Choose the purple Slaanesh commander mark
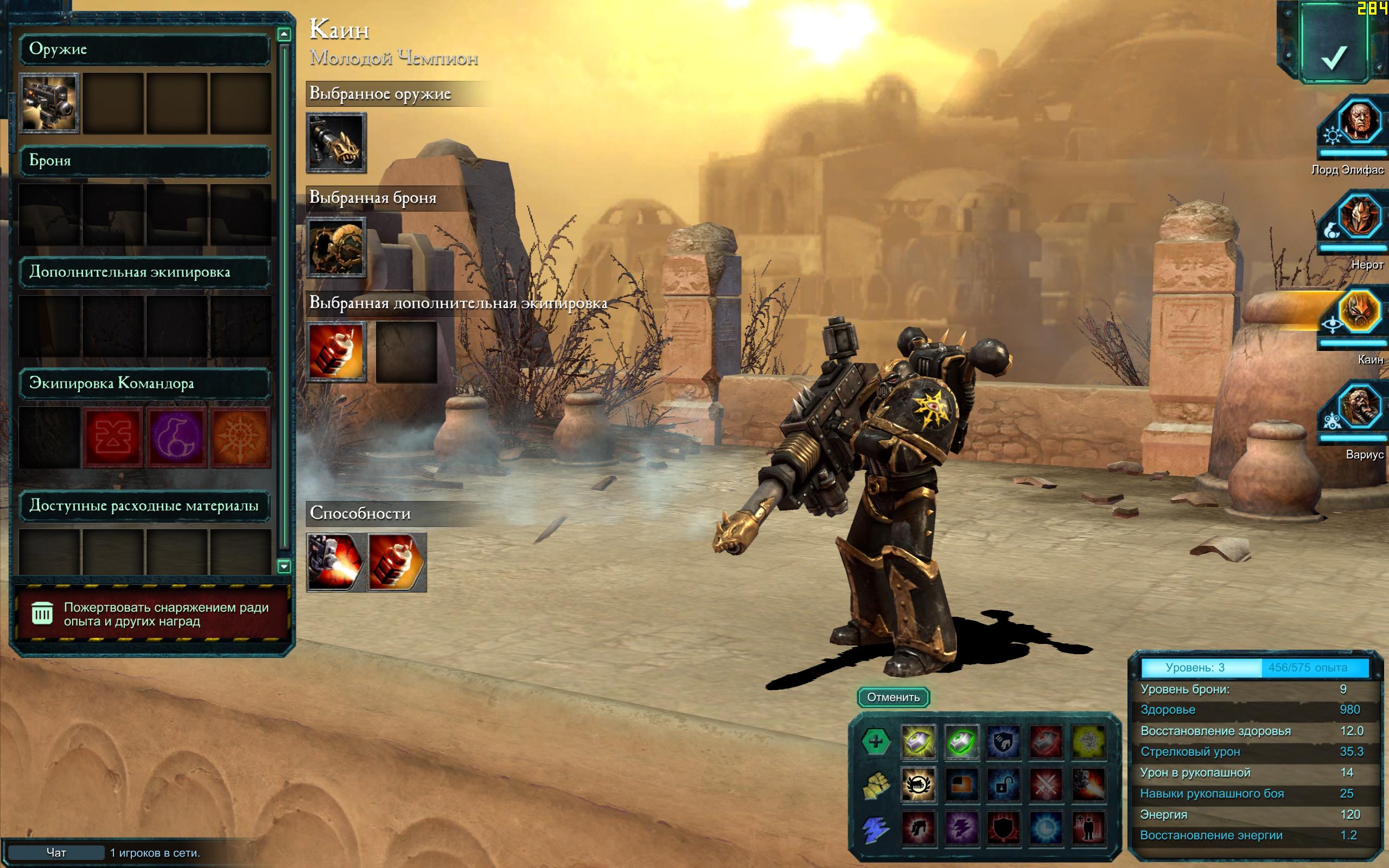1389x868 pixels. (x=177, y=437)
